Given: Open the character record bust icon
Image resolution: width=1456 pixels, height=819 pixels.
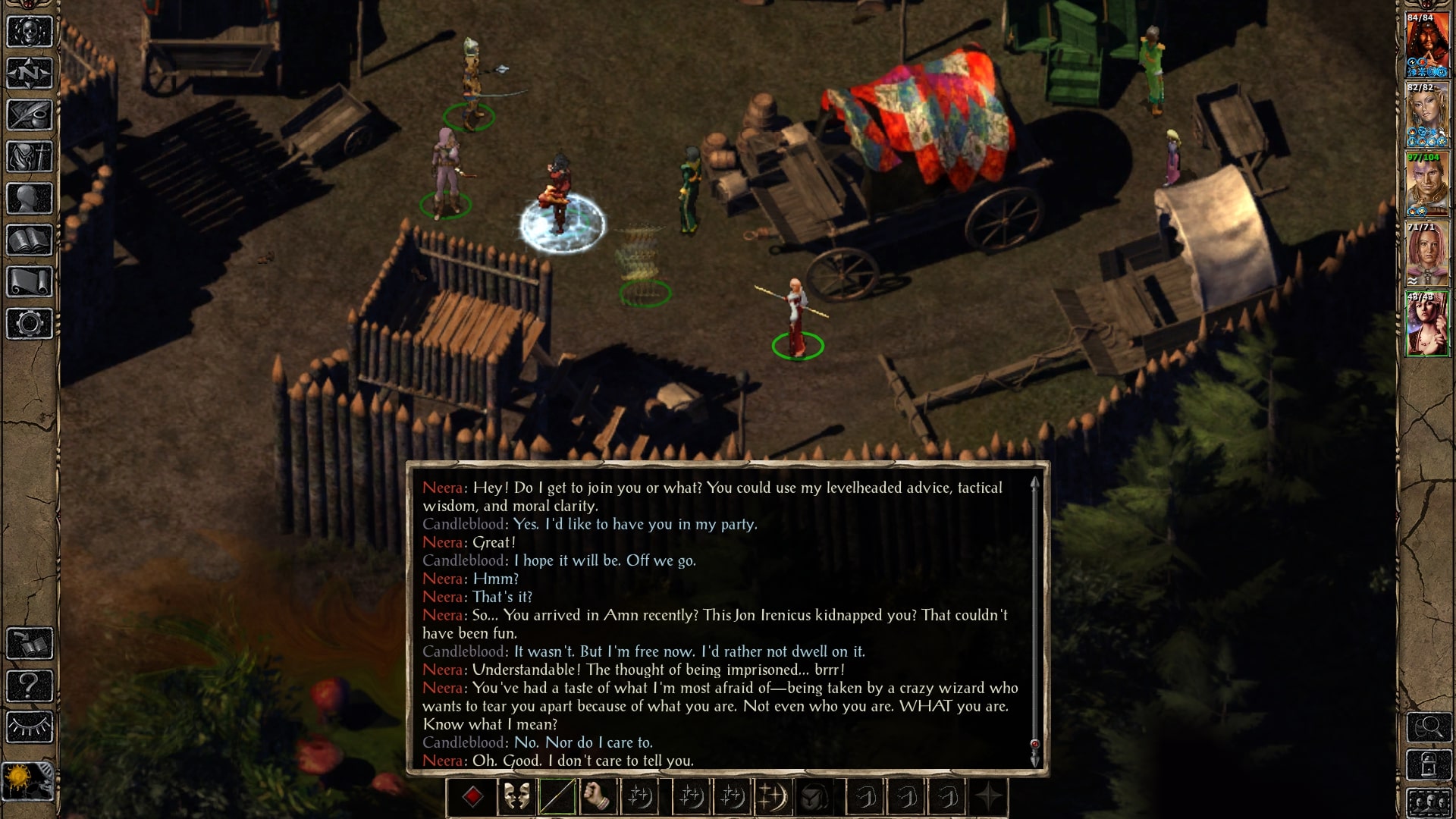Looking at the screenshot, I should pyautogui.click(x=30, y=199).
